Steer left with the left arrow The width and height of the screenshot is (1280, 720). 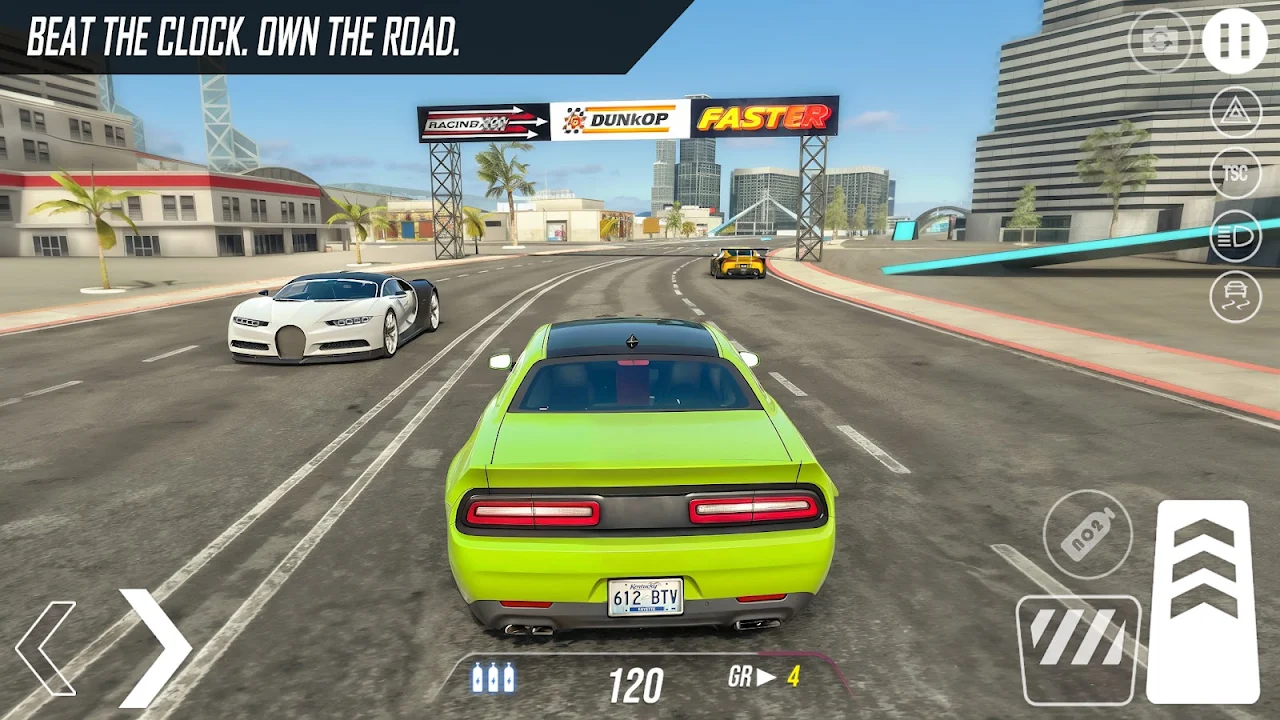(47, 648)
